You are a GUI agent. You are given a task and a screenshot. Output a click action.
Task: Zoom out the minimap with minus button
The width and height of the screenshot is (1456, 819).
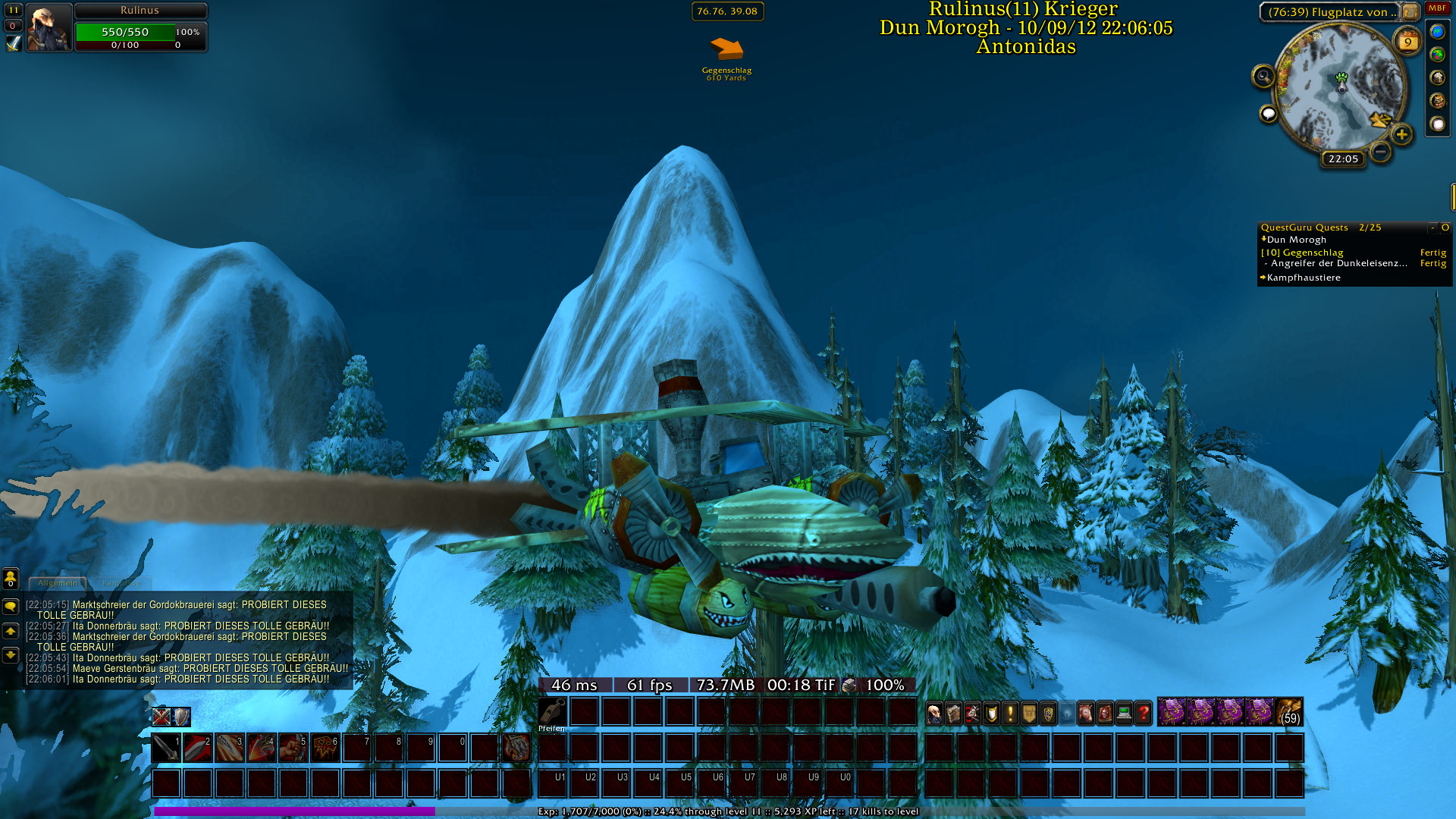[x=1381, y=152]
